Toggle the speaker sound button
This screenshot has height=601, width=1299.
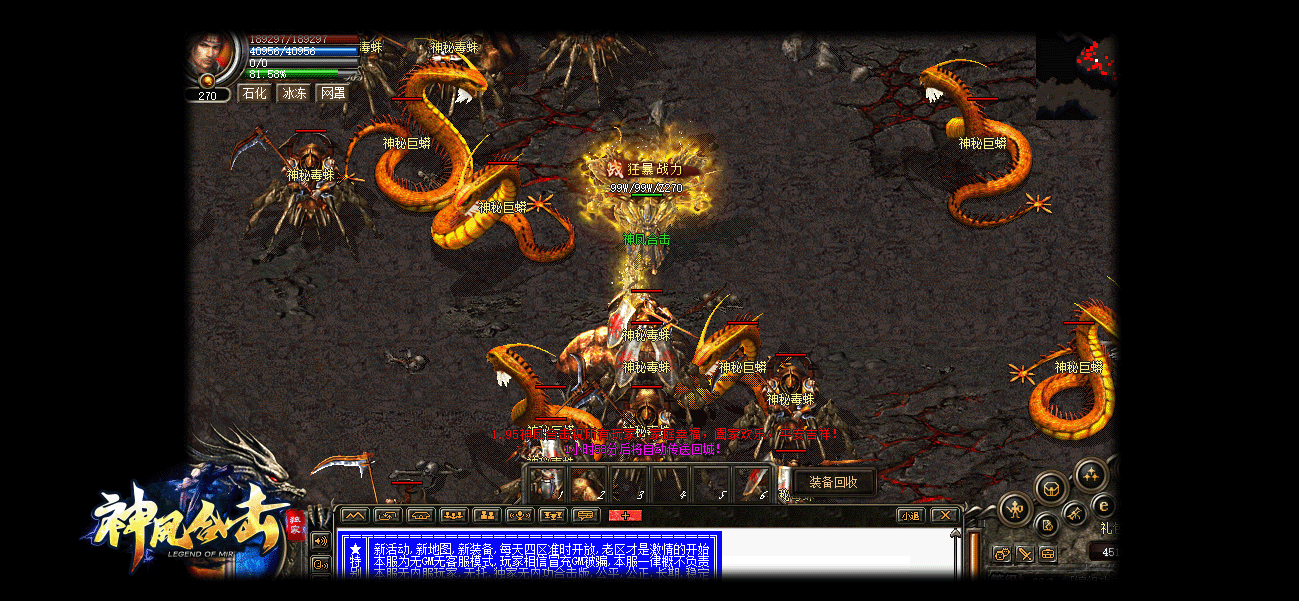[x=321, y=541]
